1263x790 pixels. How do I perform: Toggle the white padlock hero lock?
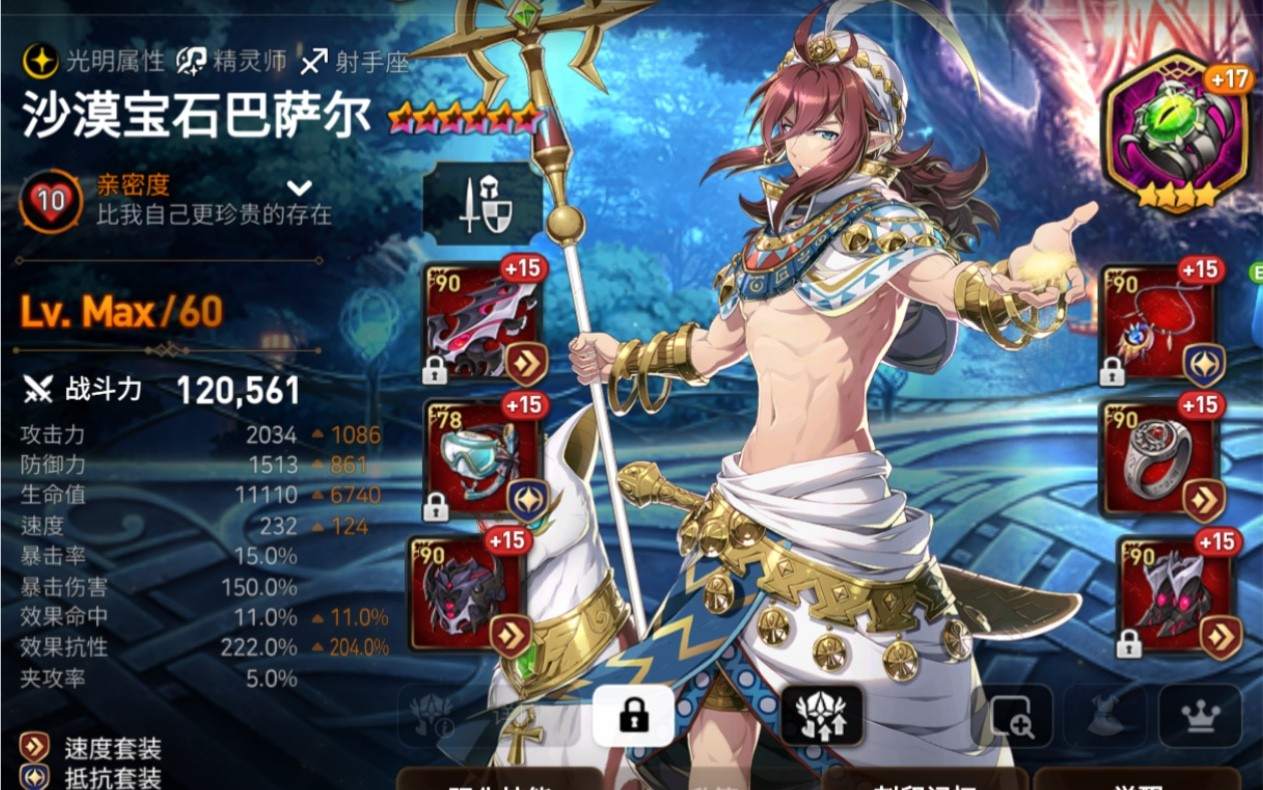point(632,715)
